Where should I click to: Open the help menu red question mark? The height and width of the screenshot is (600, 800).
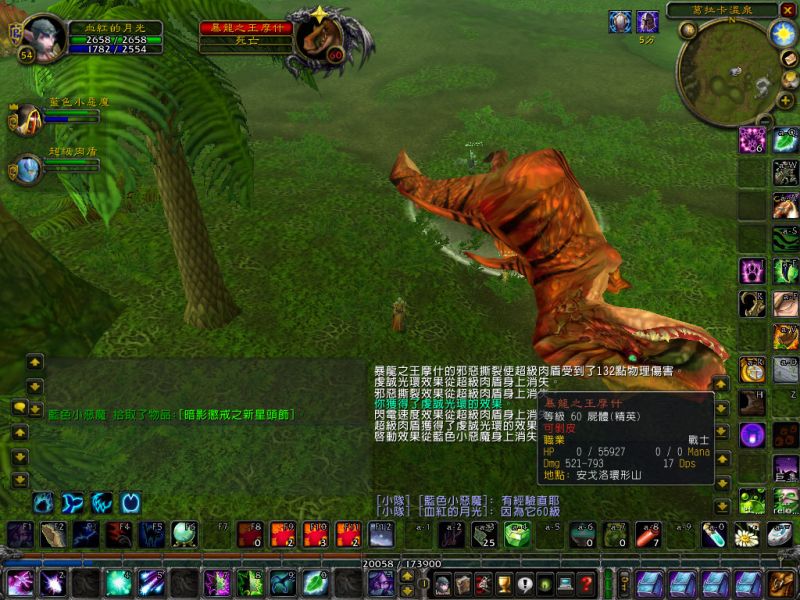(587, 583)
